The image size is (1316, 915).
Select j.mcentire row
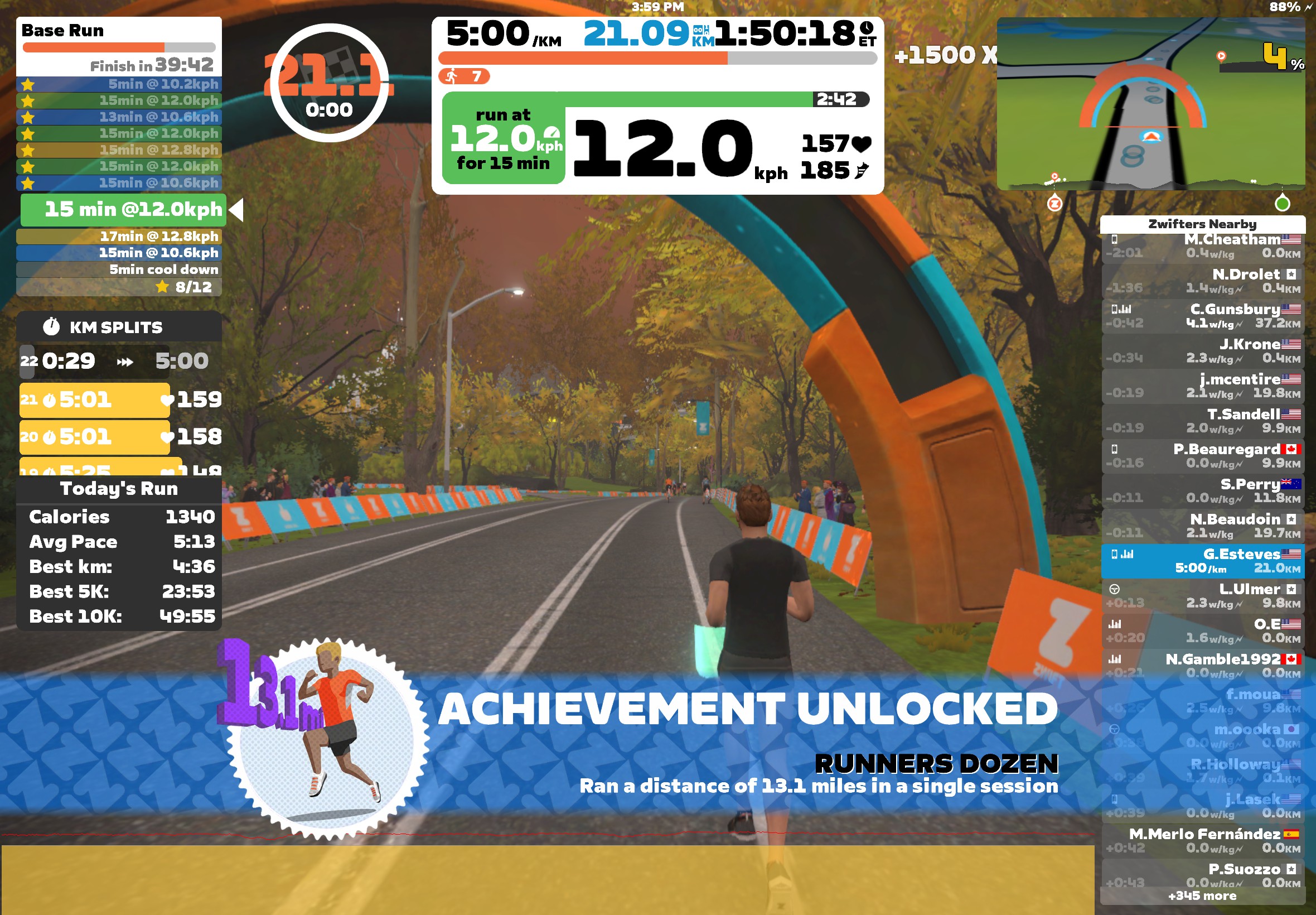coord(1202,387)
